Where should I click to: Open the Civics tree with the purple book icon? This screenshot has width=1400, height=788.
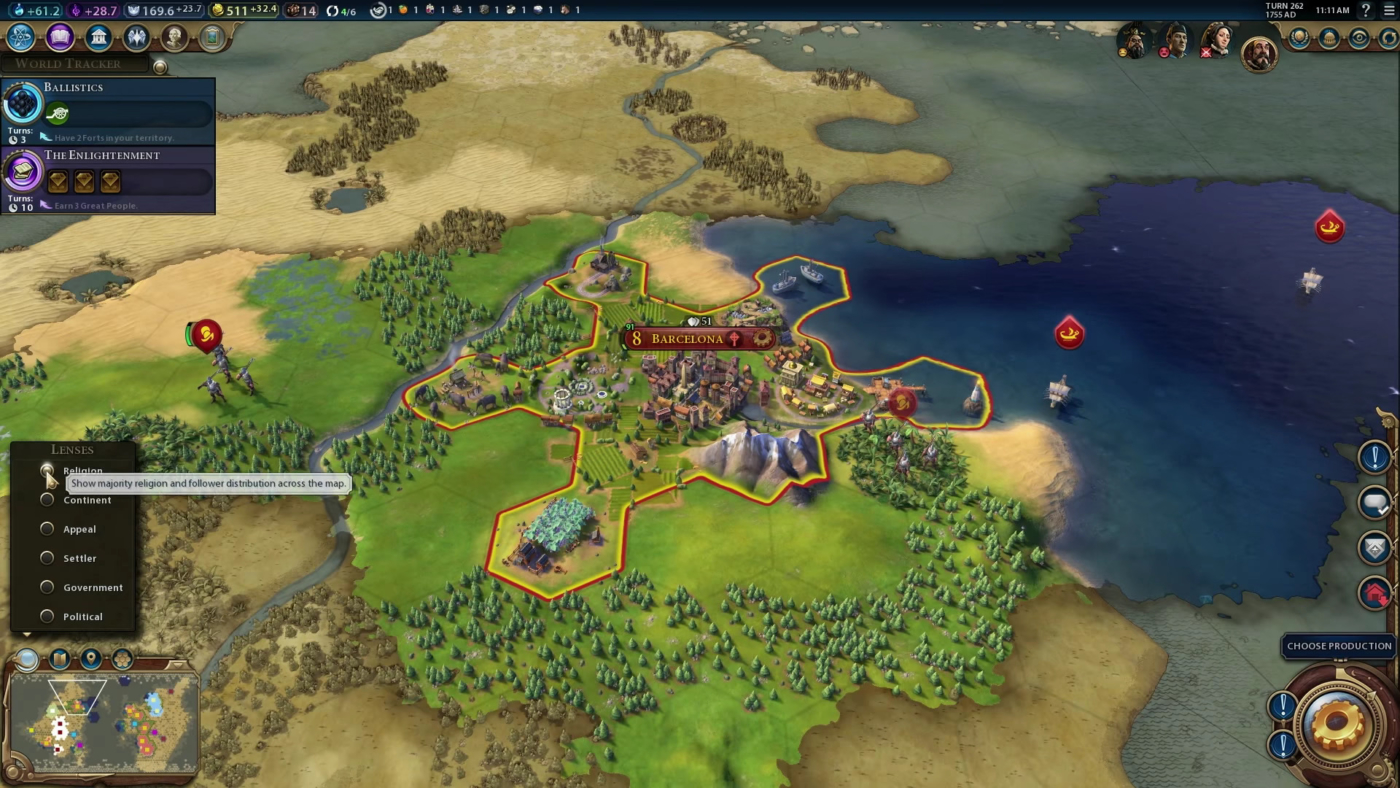(59, 37)
